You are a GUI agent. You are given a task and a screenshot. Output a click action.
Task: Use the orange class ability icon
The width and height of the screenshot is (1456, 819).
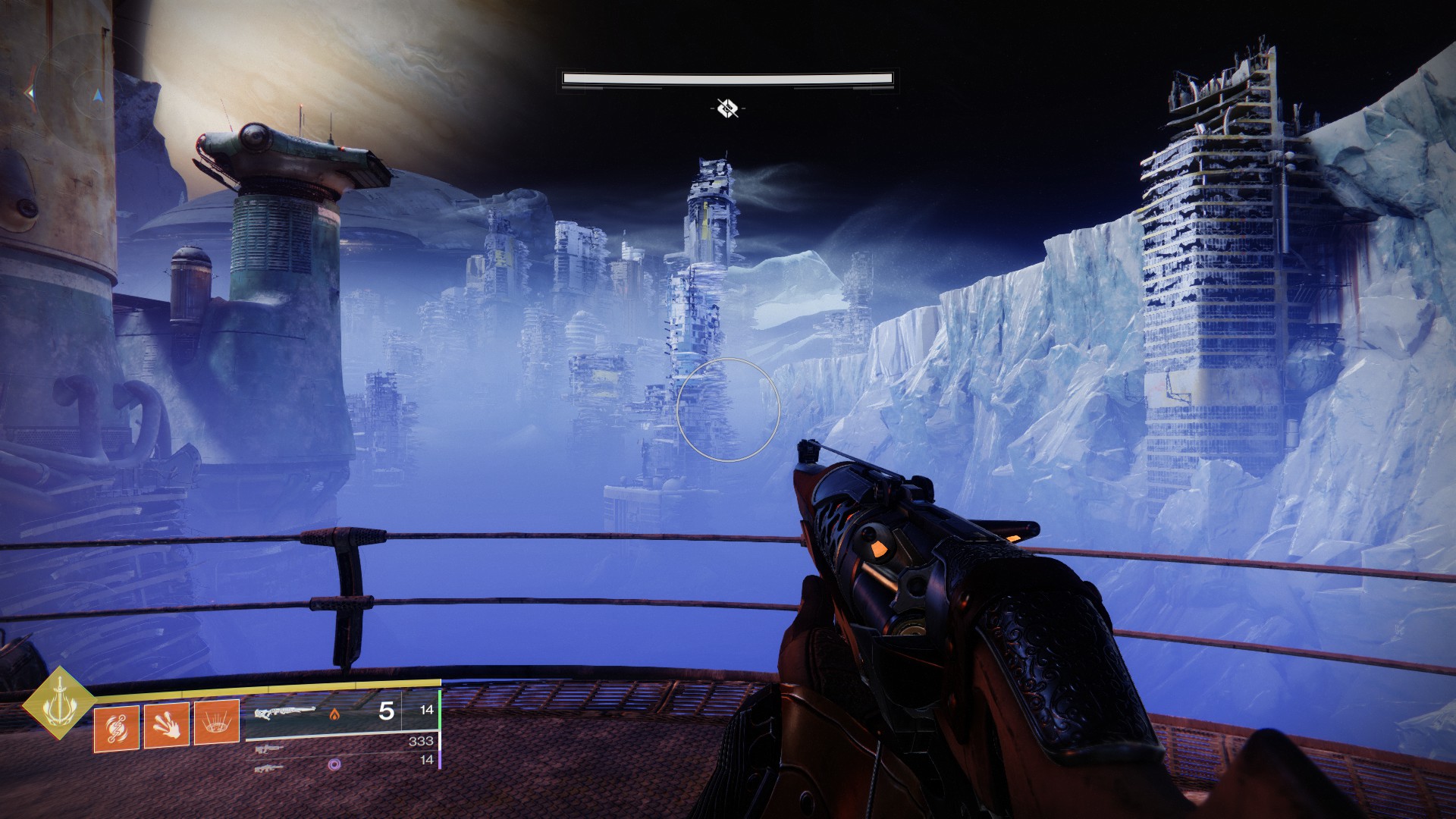(116, 728)
